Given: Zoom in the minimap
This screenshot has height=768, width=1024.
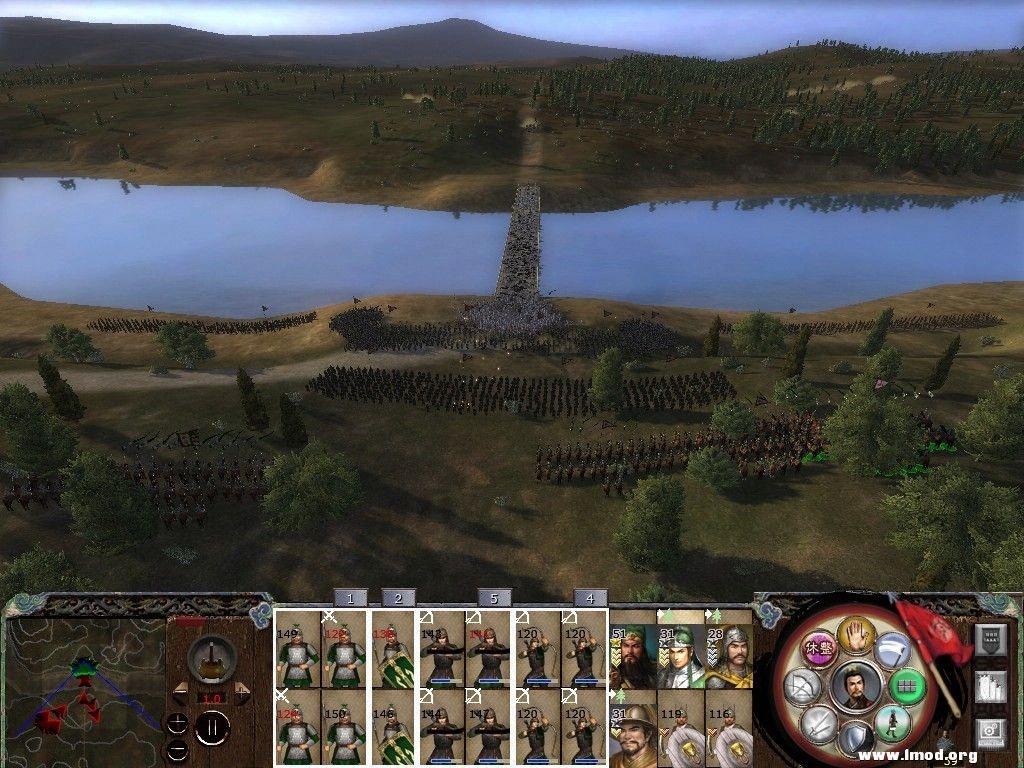Looking at the screenshot, I should tap(177, 722).
